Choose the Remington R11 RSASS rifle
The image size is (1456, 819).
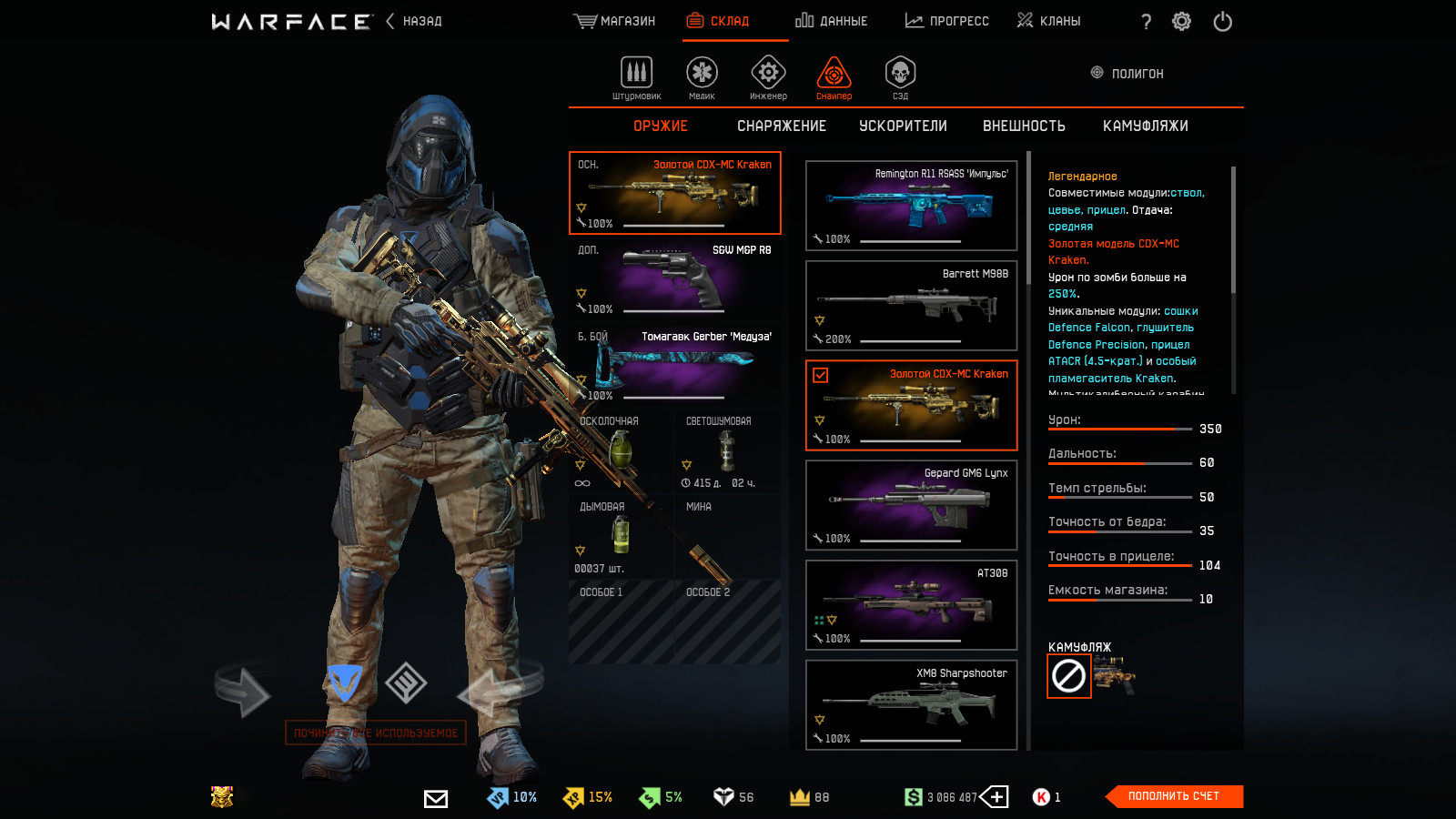pos(911,206)
